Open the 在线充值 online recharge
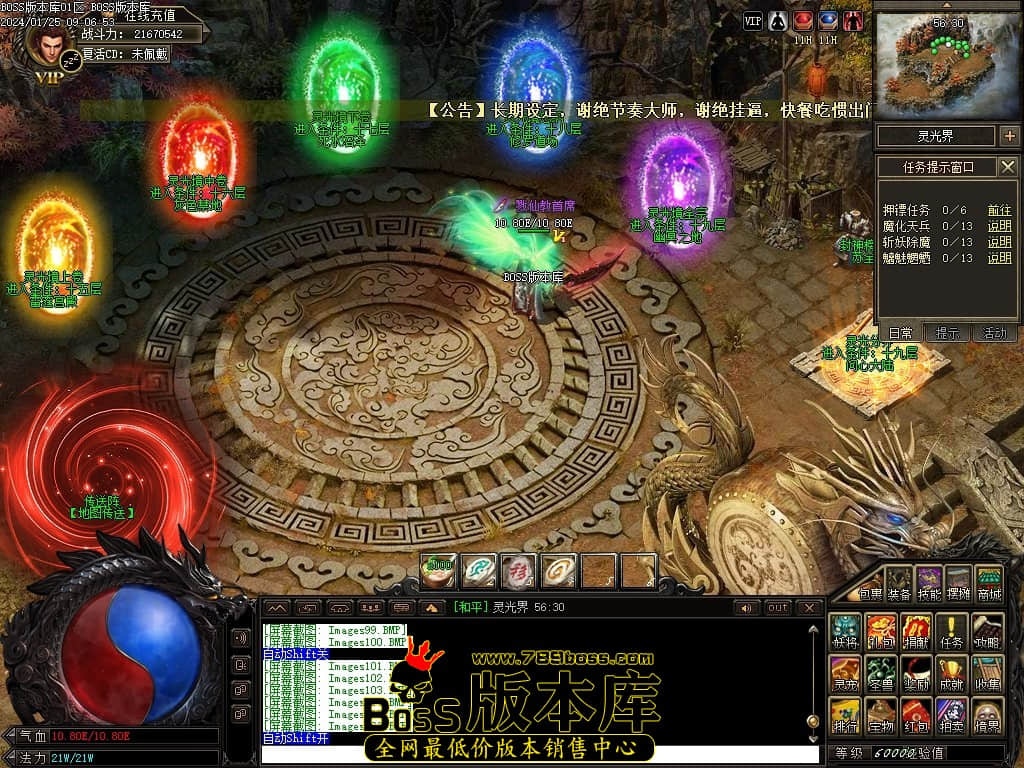1024x768 pixels. [150, 15]
